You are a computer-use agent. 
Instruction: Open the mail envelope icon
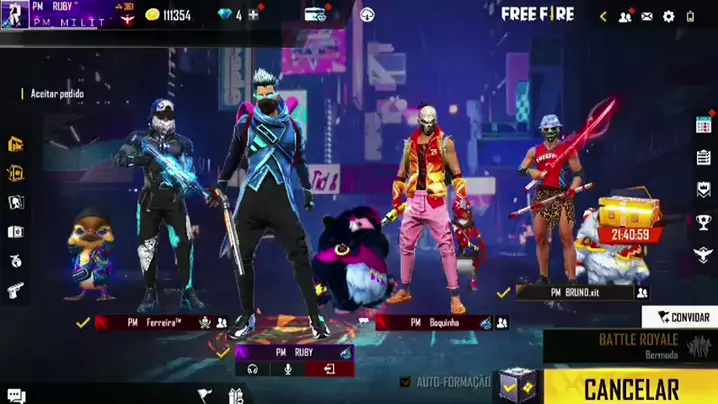647,16
